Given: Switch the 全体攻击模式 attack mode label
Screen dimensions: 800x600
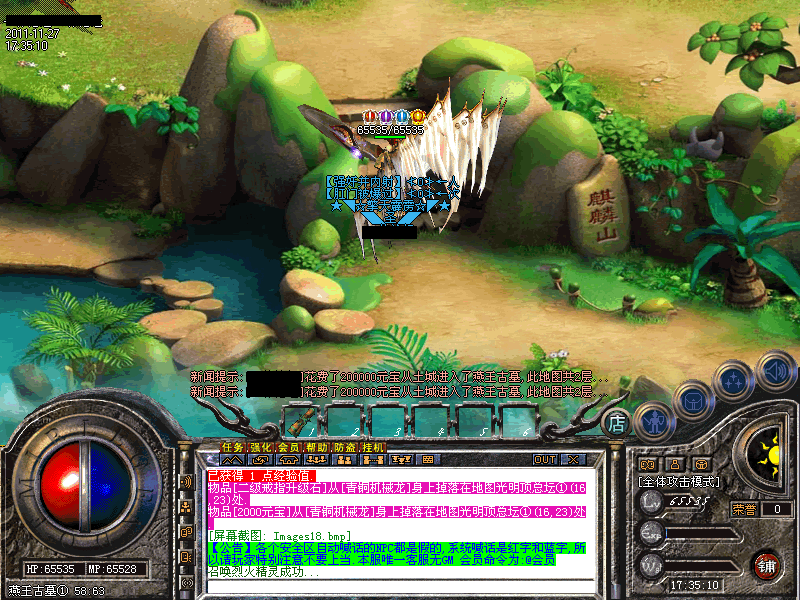Looking at the screenshot, I should (x=682, y=481).
